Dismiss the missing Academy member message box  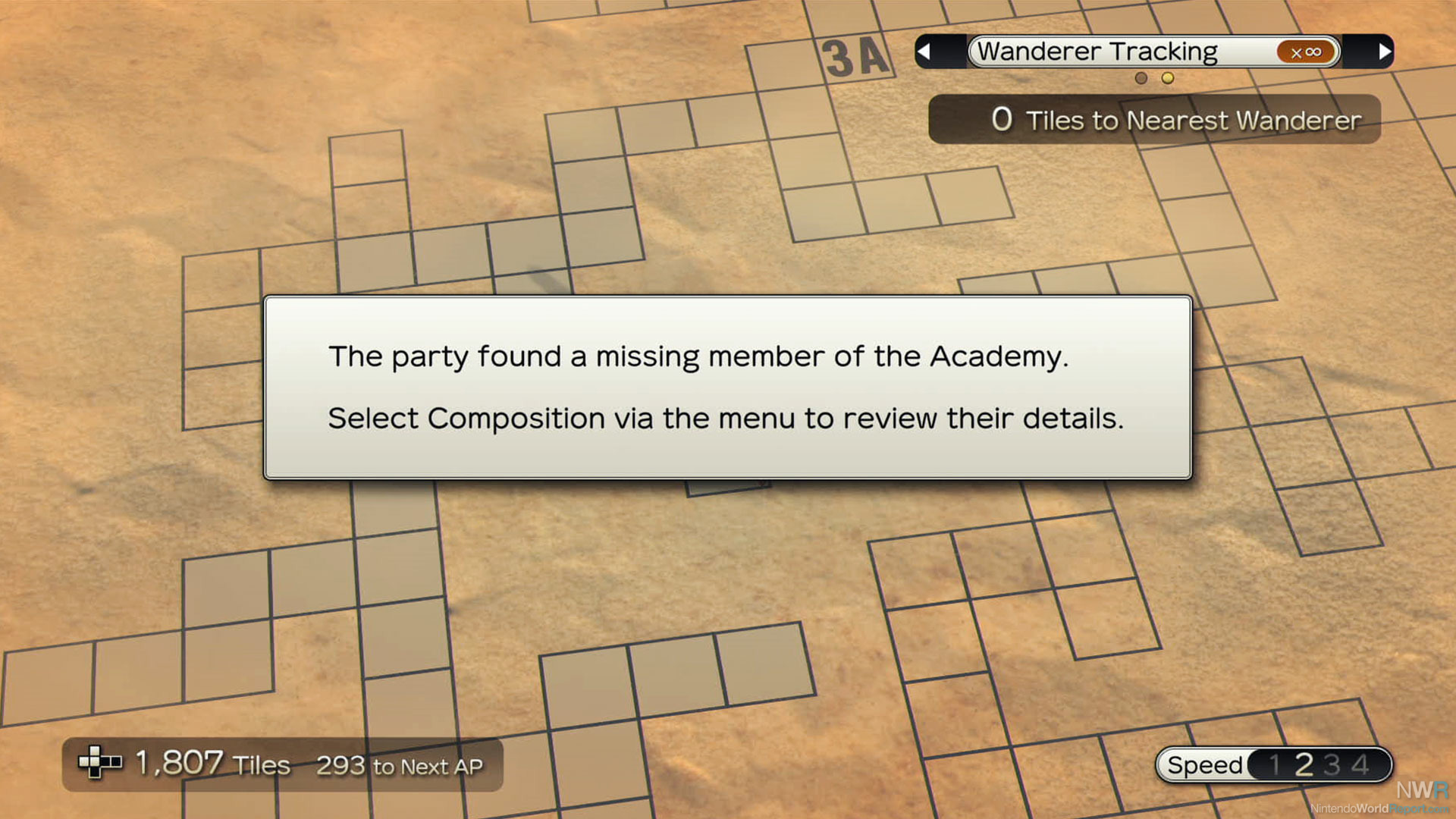tap(728, 388)
